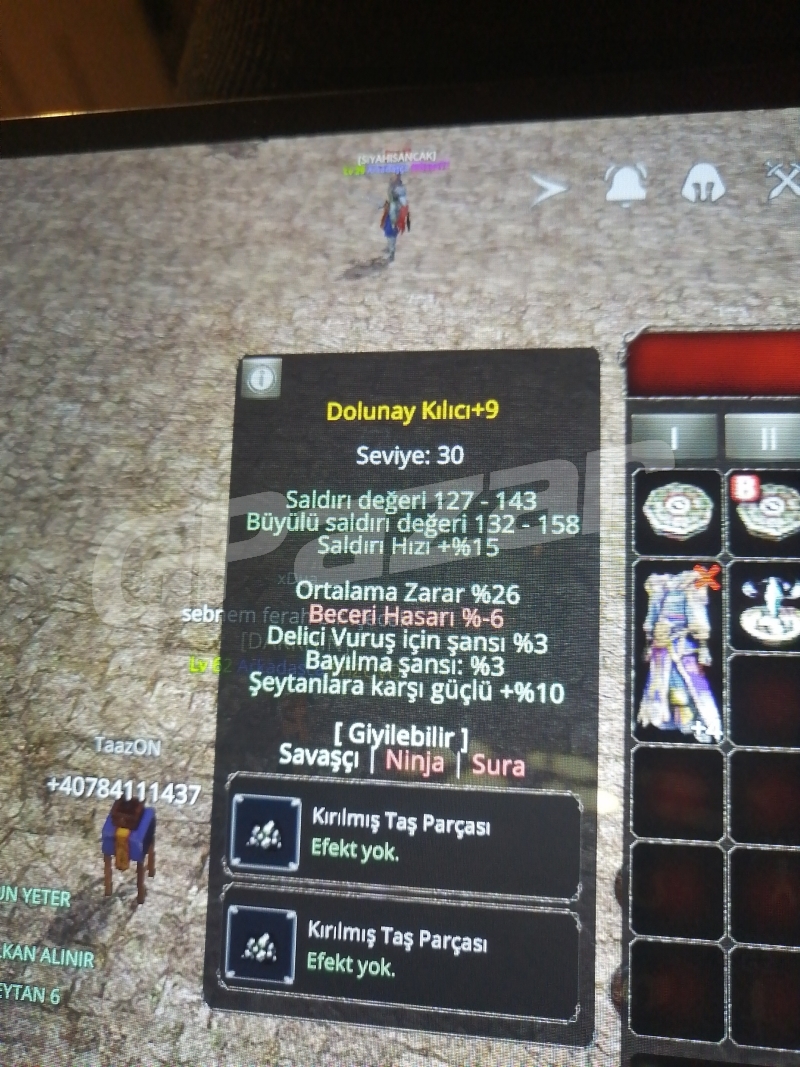Image resolution: width=800 pixels, height=1067 pixels.
Task: Switch to inventory page I
Action: pyautogui.click(x=674, y=437)
